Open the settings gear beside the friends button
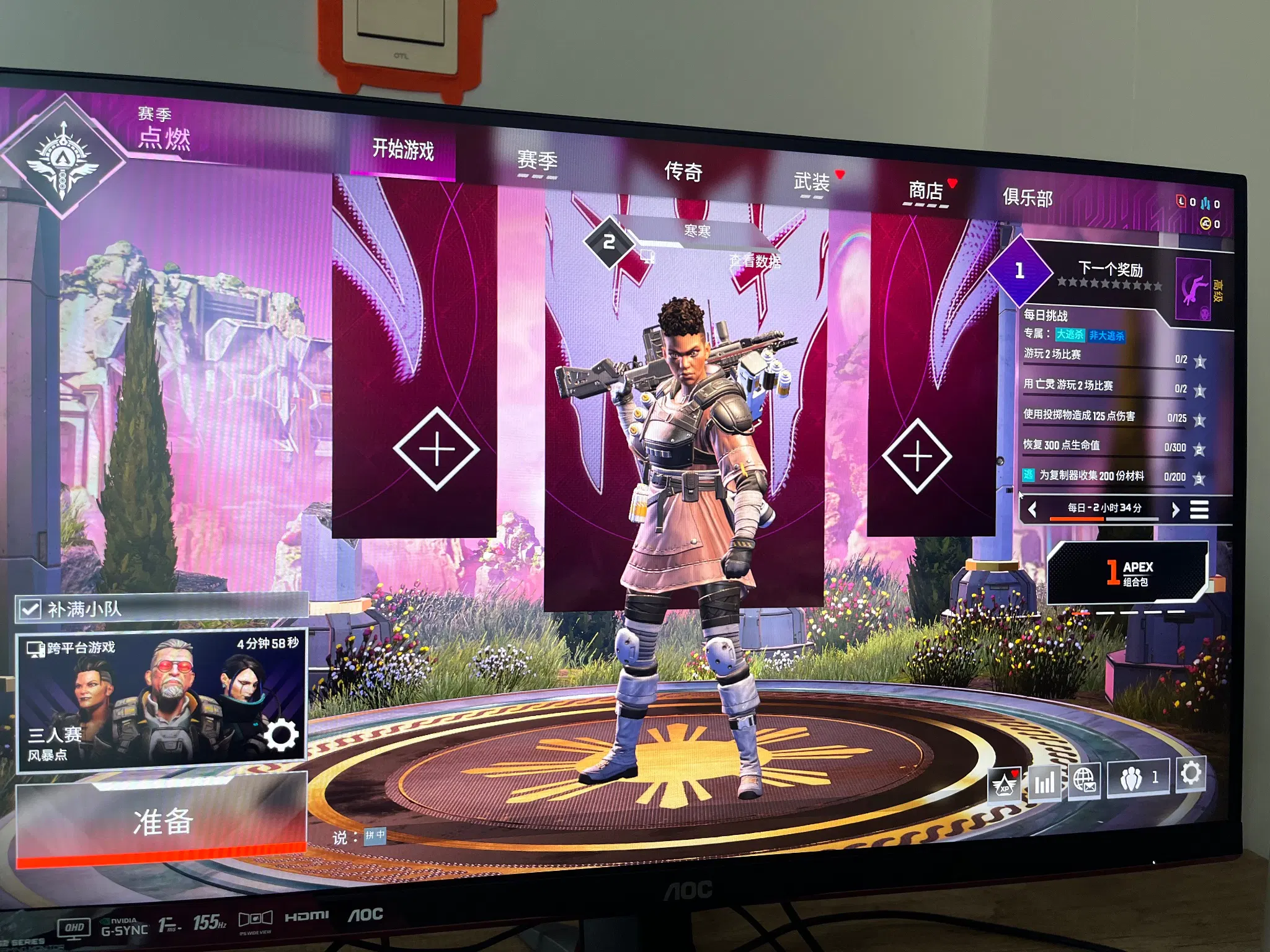The width and height of the screenshot is (1270, 952). tap(1190, 774)
